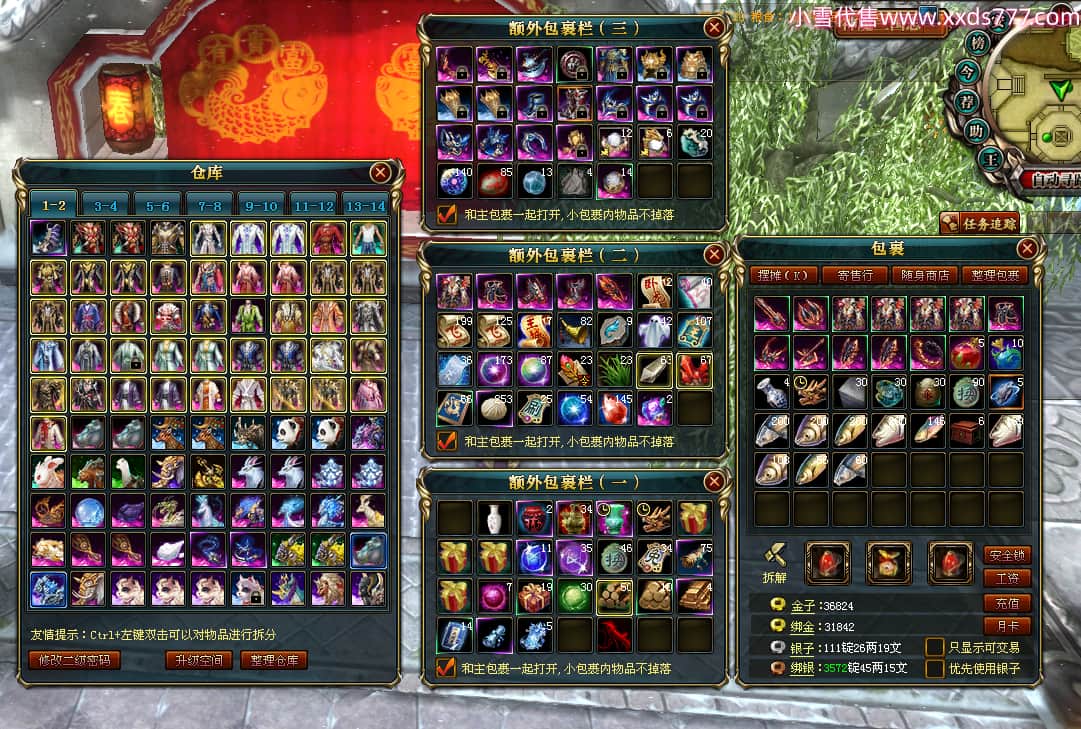Open warehouse tab 13-14
Image resolution: width=1081 pixels, height=729 pixels.
point(365,206)
